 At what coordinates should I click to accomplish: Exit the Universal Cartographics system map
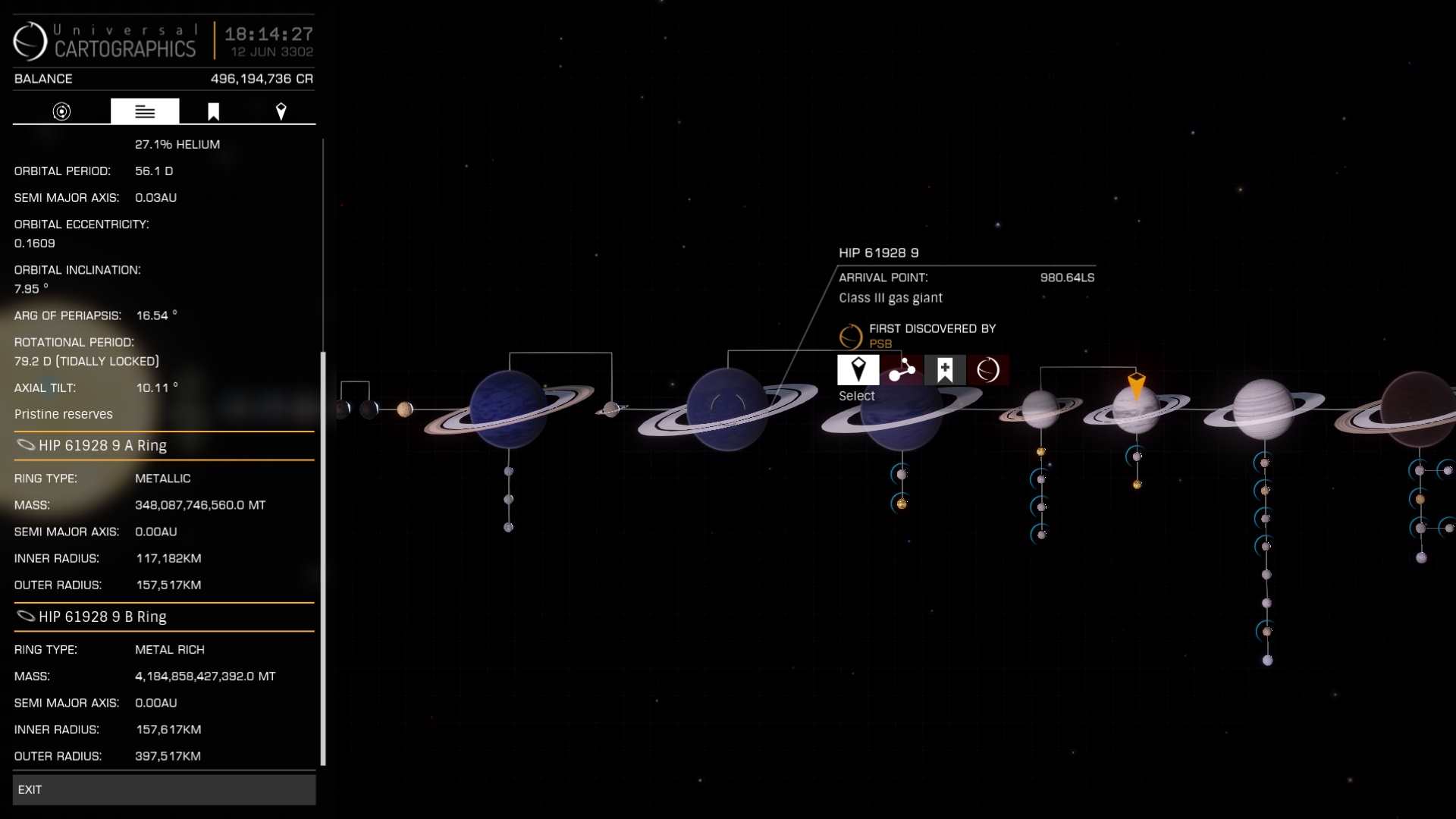click(164, 789)
